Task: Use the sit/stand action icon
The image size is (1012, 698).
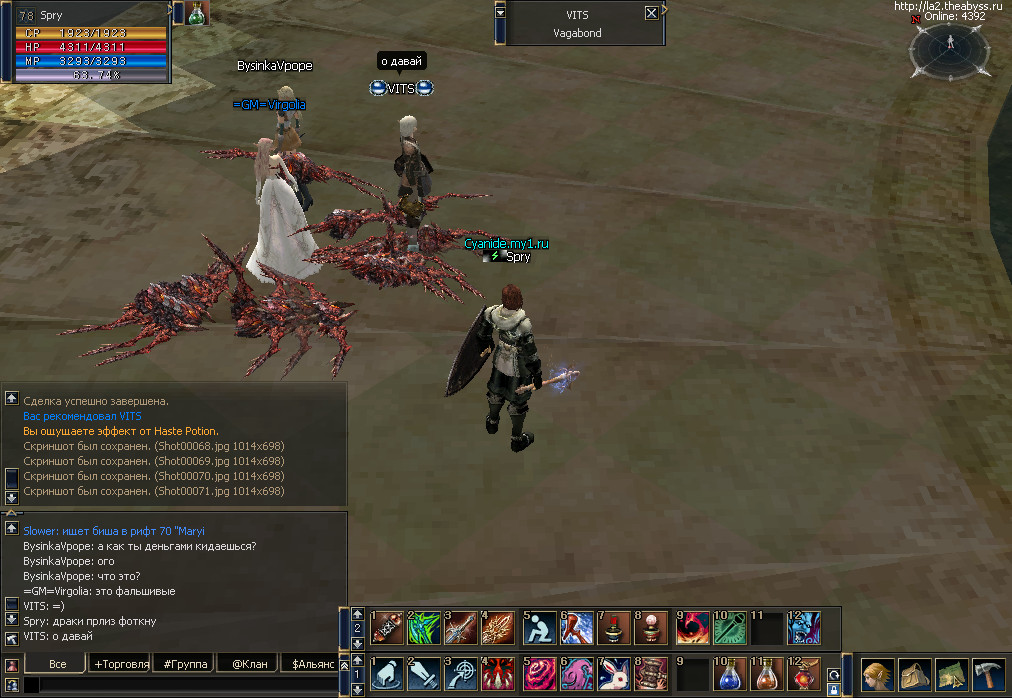Action: (541, 628)
